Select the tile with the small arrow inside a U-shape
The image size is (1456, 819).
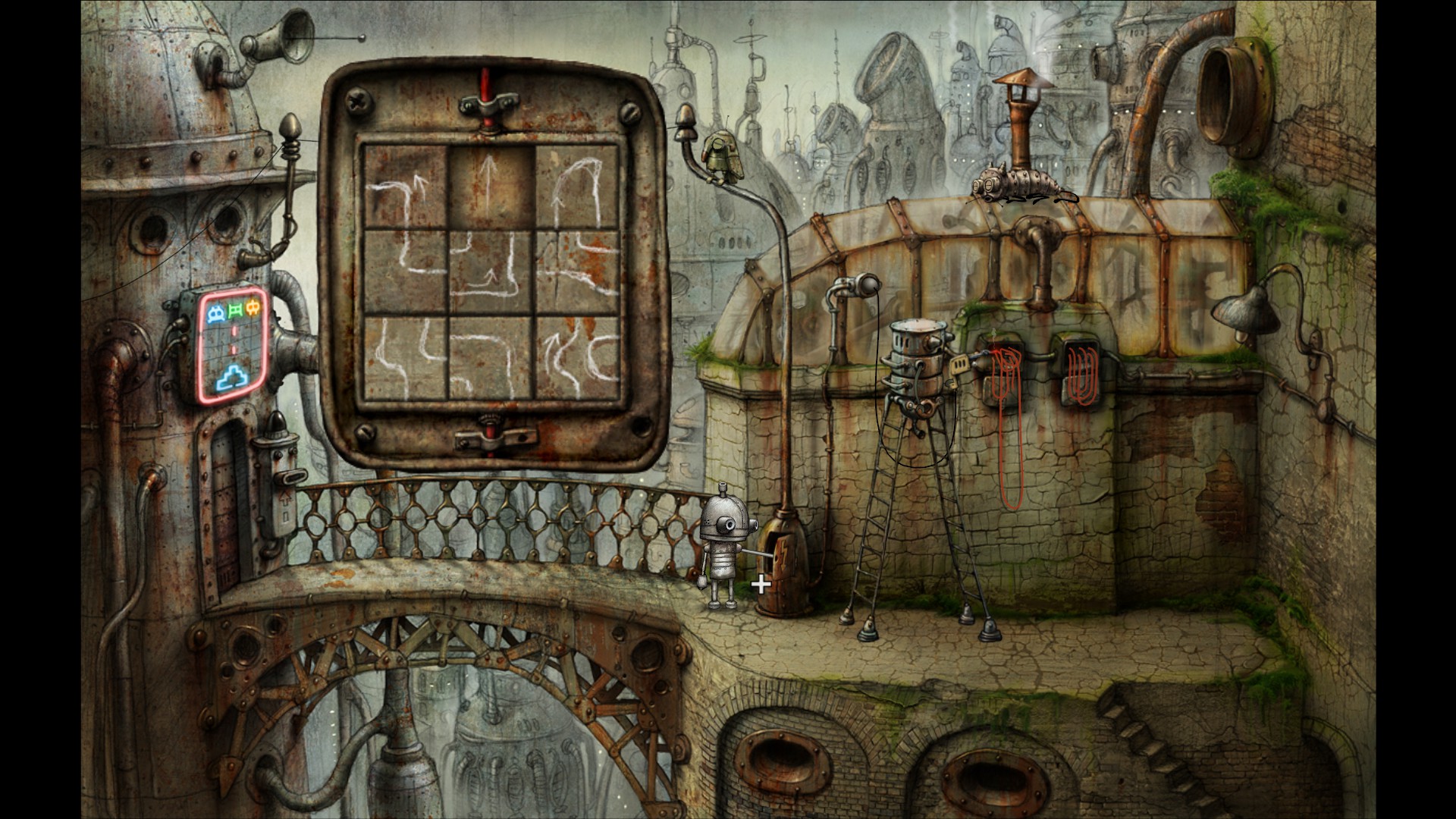pyautogui.click(x=491, y=272)
